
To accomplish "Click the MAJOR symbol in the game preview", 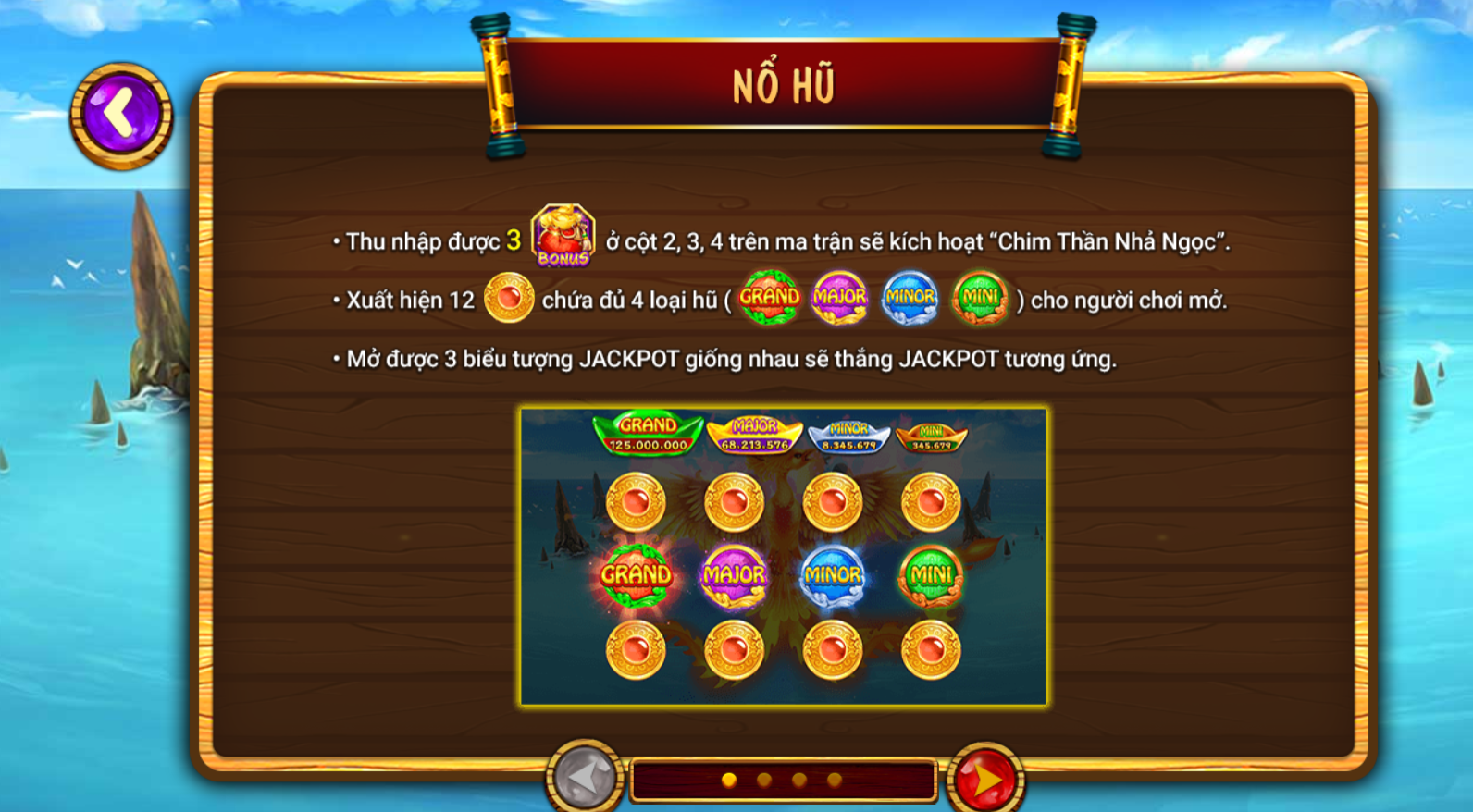I will pyautogui.click(x=732, y=575).
